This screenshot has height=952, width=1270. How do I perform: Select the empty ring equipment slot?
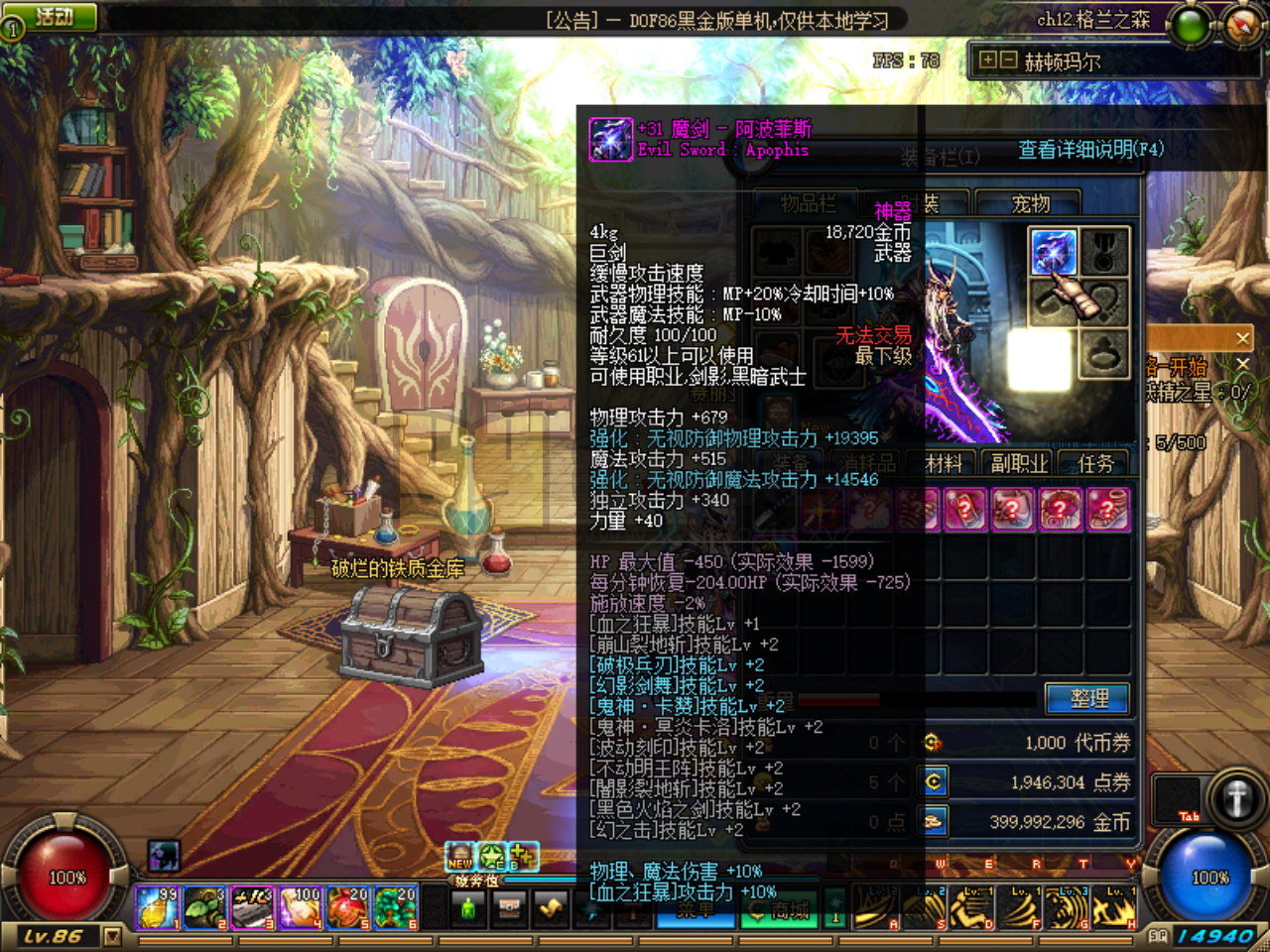click(x=1103, y=354)
